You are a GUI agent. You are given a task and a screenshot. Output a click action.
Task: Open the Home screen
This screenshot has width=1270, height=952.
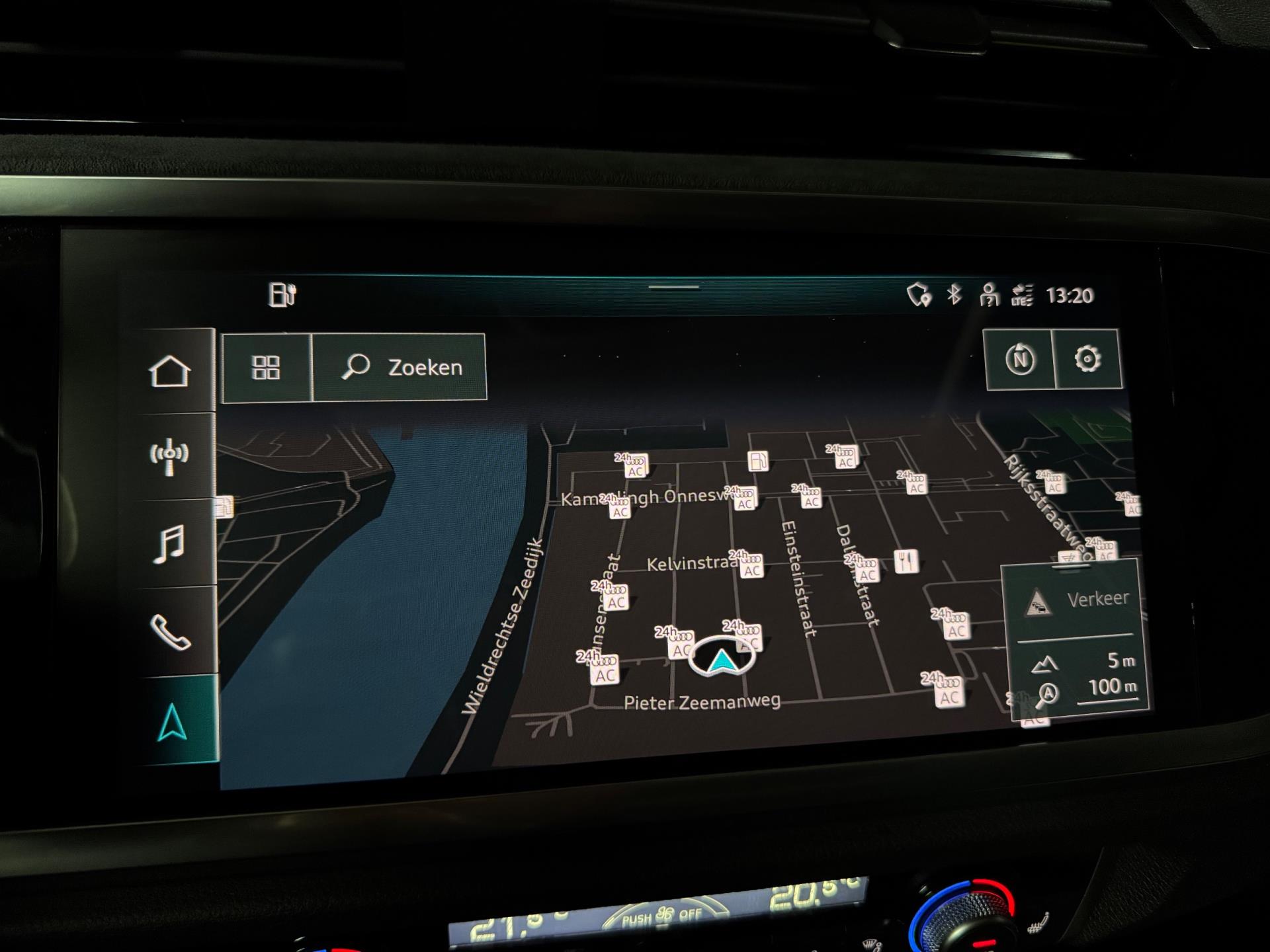click(170, 372)
